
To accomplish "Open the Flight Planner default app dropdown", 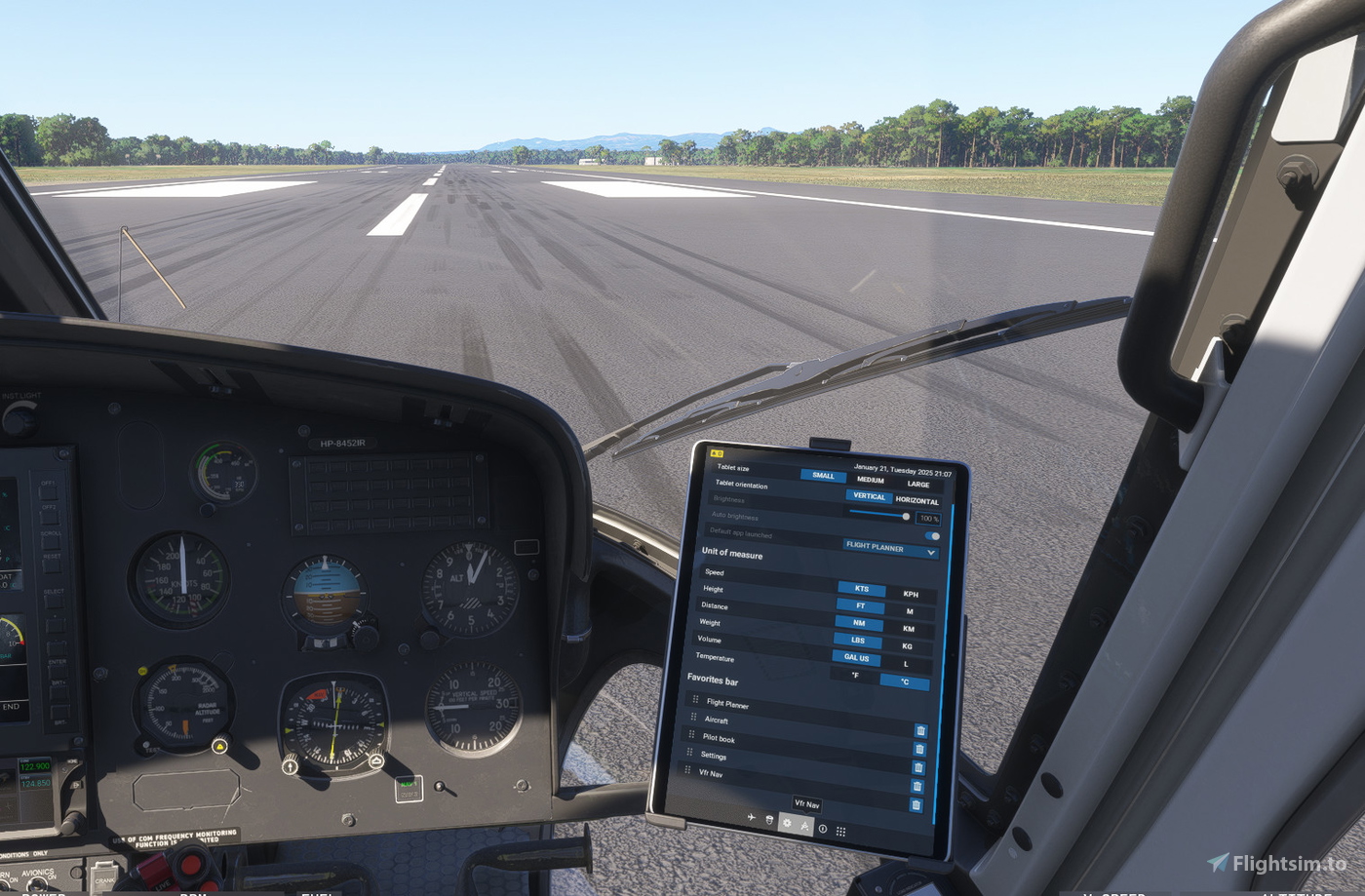I will click(x=889, y=549).
